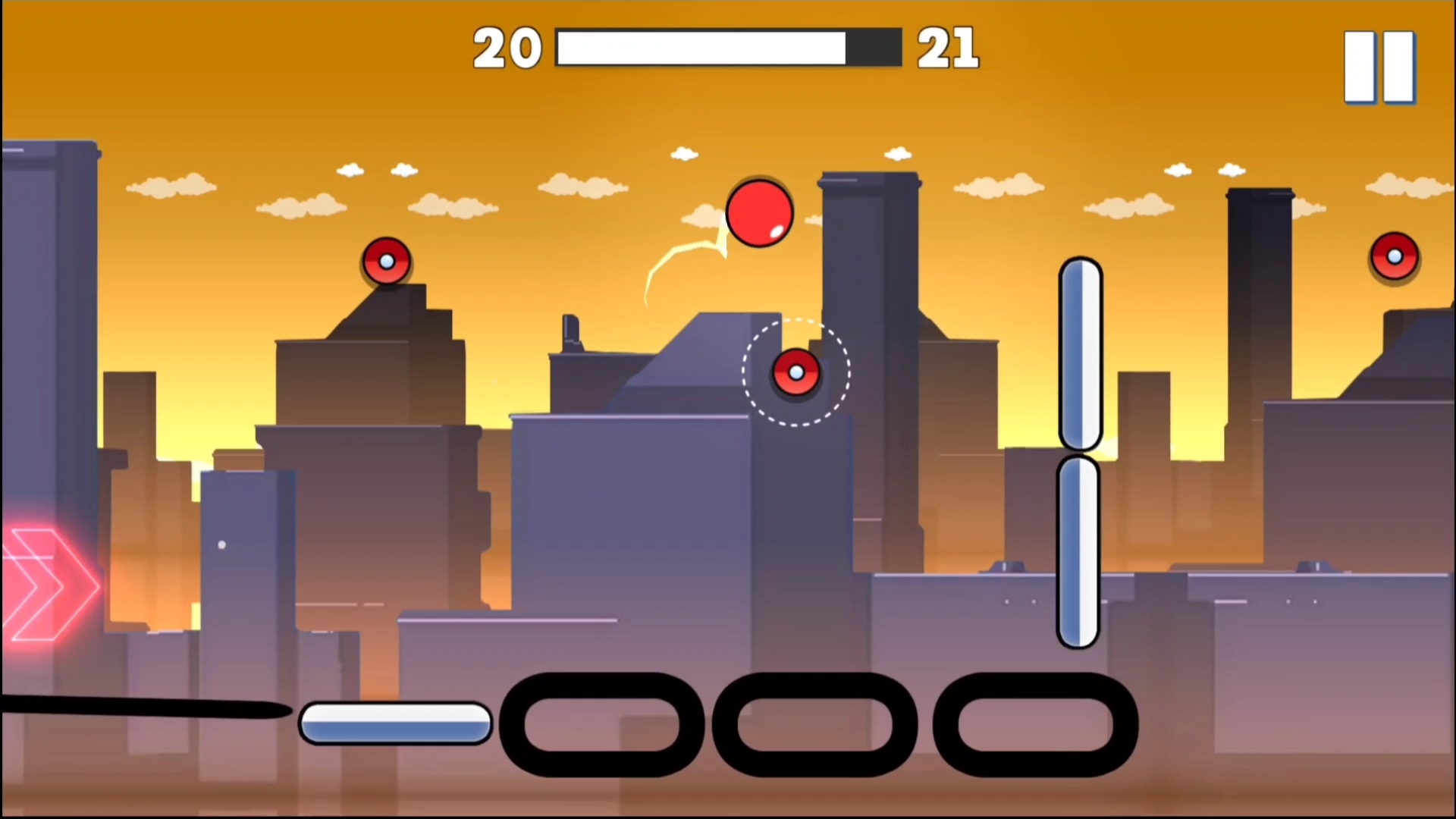Select the score number 20 on the left
Image resolution: width=1456 pixels, height=819 pixels.
[x=507, y=47]
